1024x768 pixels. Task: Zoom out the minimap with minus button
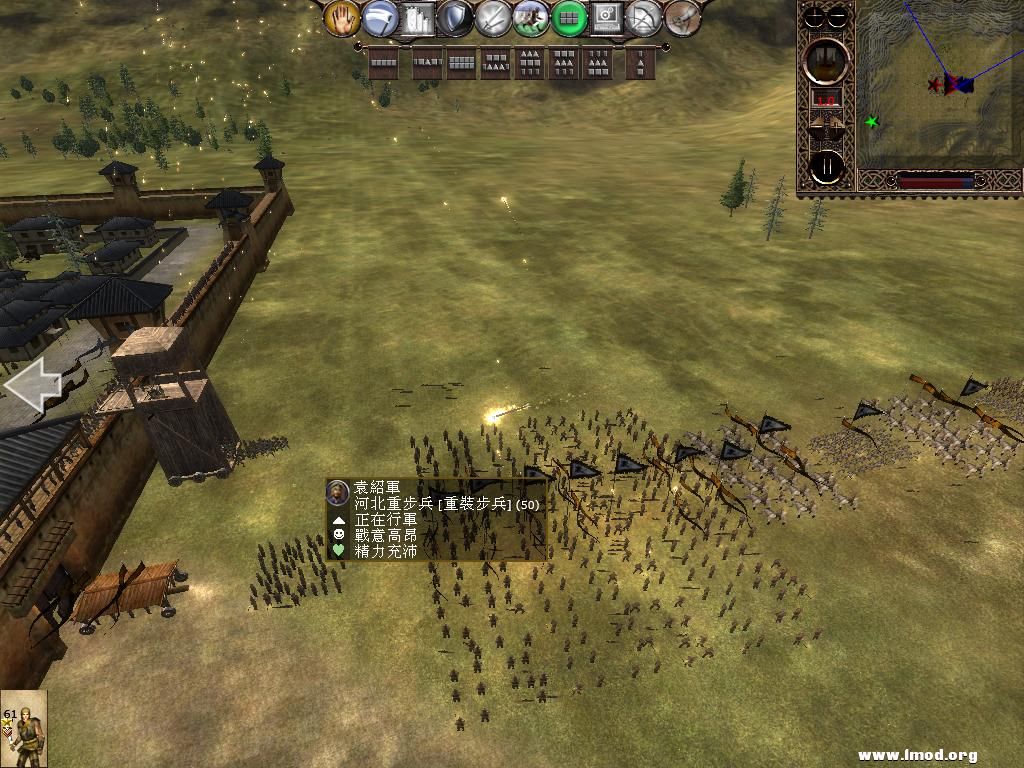[x=838, y=16]
